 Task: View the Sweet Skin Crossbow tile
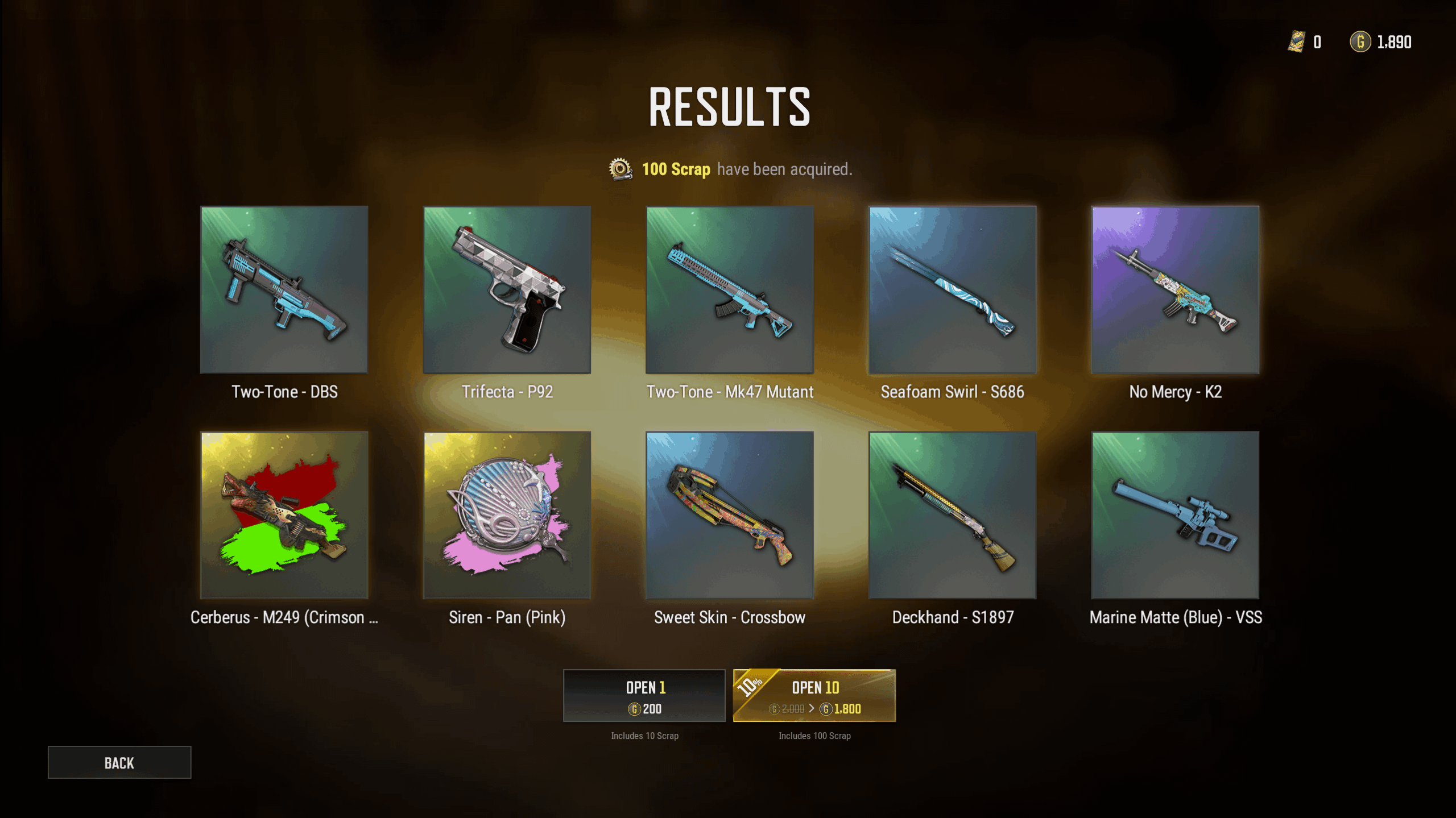(x=730, y=515)
